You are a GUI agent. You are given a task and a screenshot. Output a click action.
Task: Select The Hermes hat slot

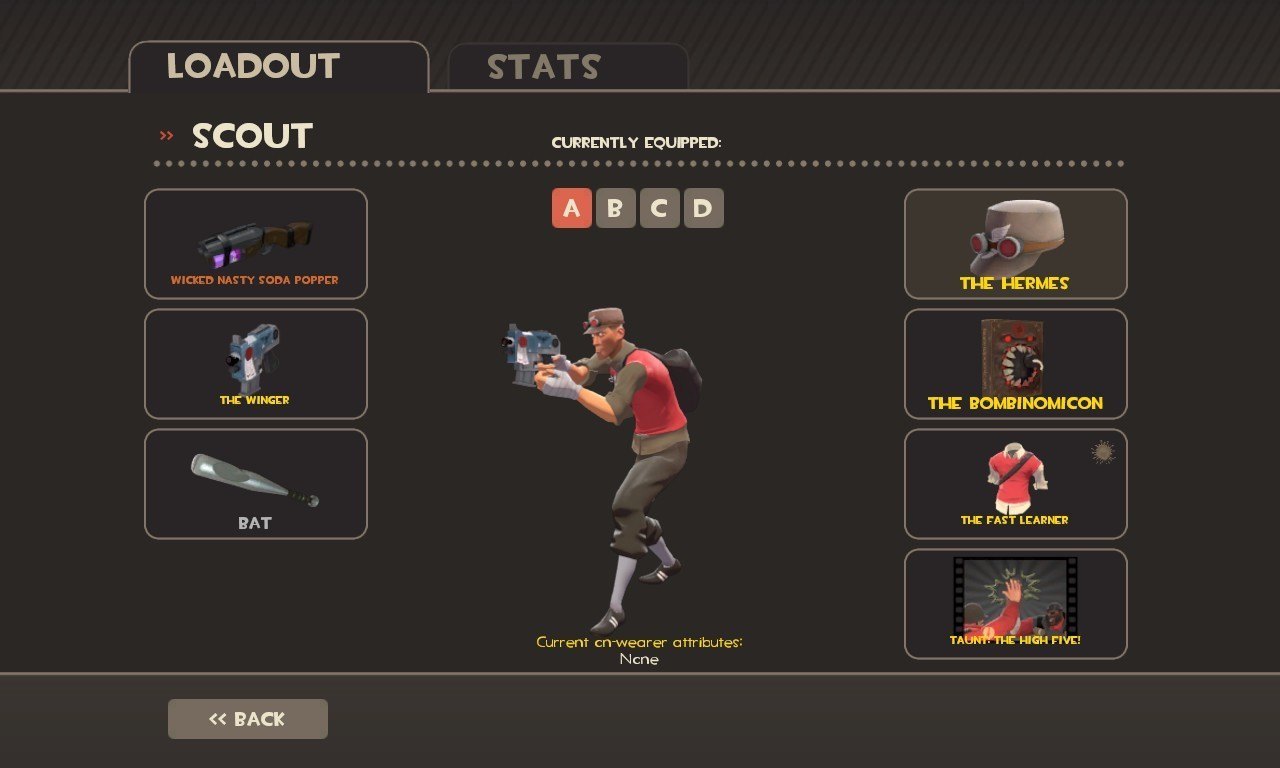[x=1016, y=244]
